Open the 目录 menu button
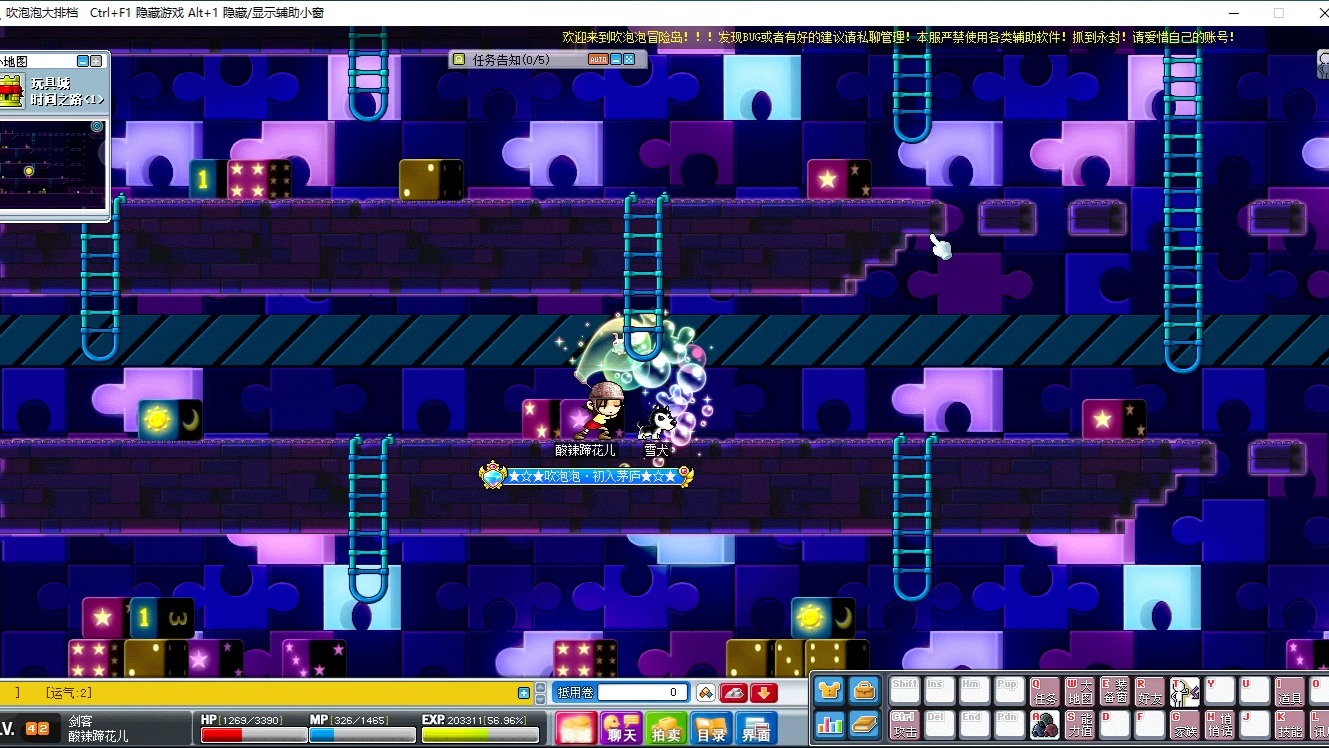Screen dimensions: 1329x748 point(711,729)
